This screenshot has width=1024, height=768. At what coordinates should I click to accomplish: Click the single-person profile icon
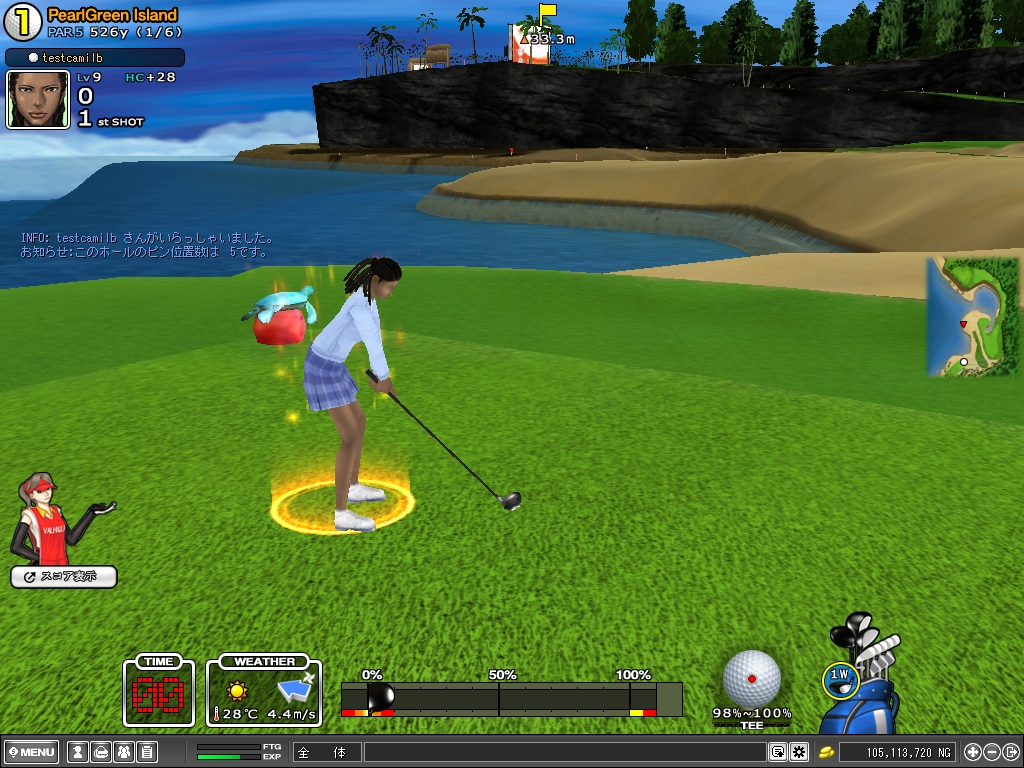point(76,752)
